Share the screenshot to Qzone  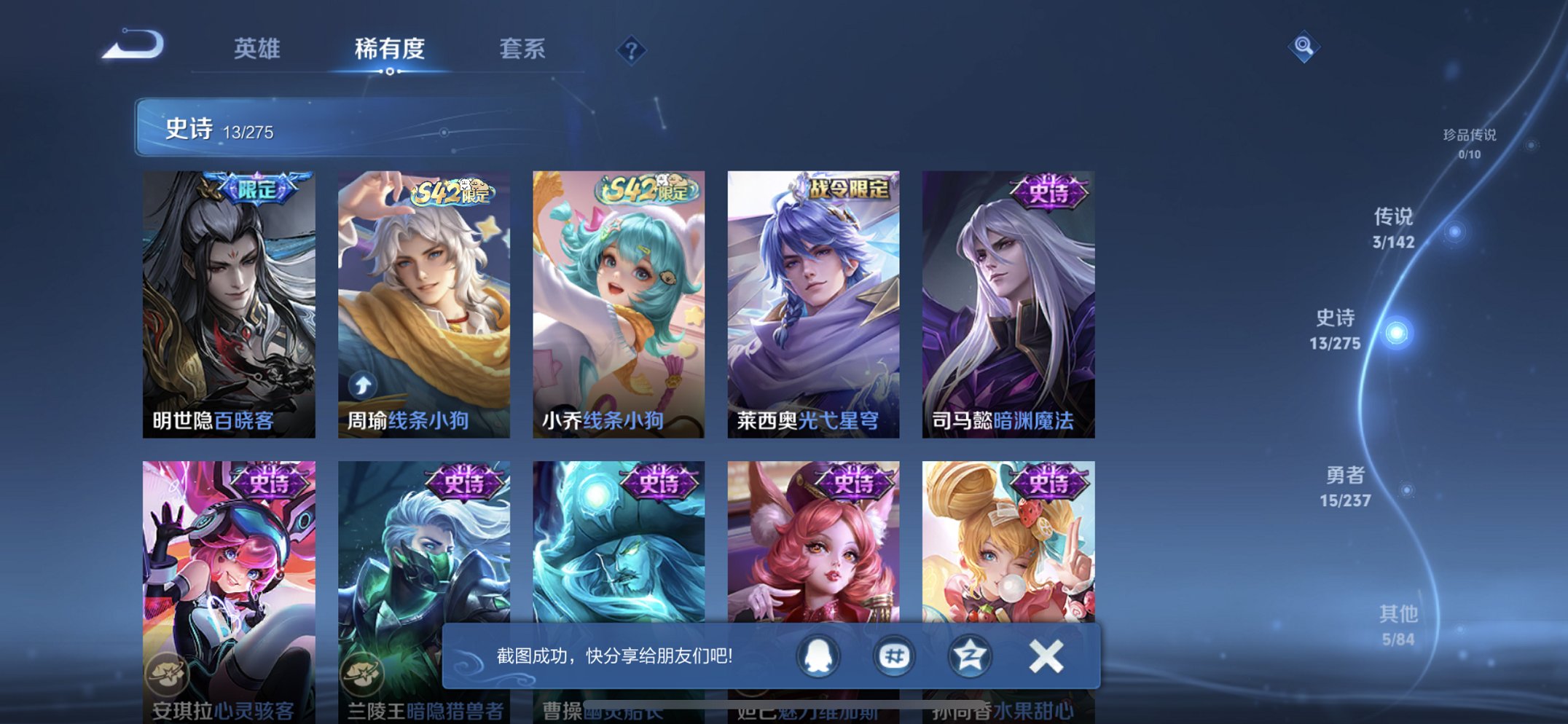[x=971, y=656]
